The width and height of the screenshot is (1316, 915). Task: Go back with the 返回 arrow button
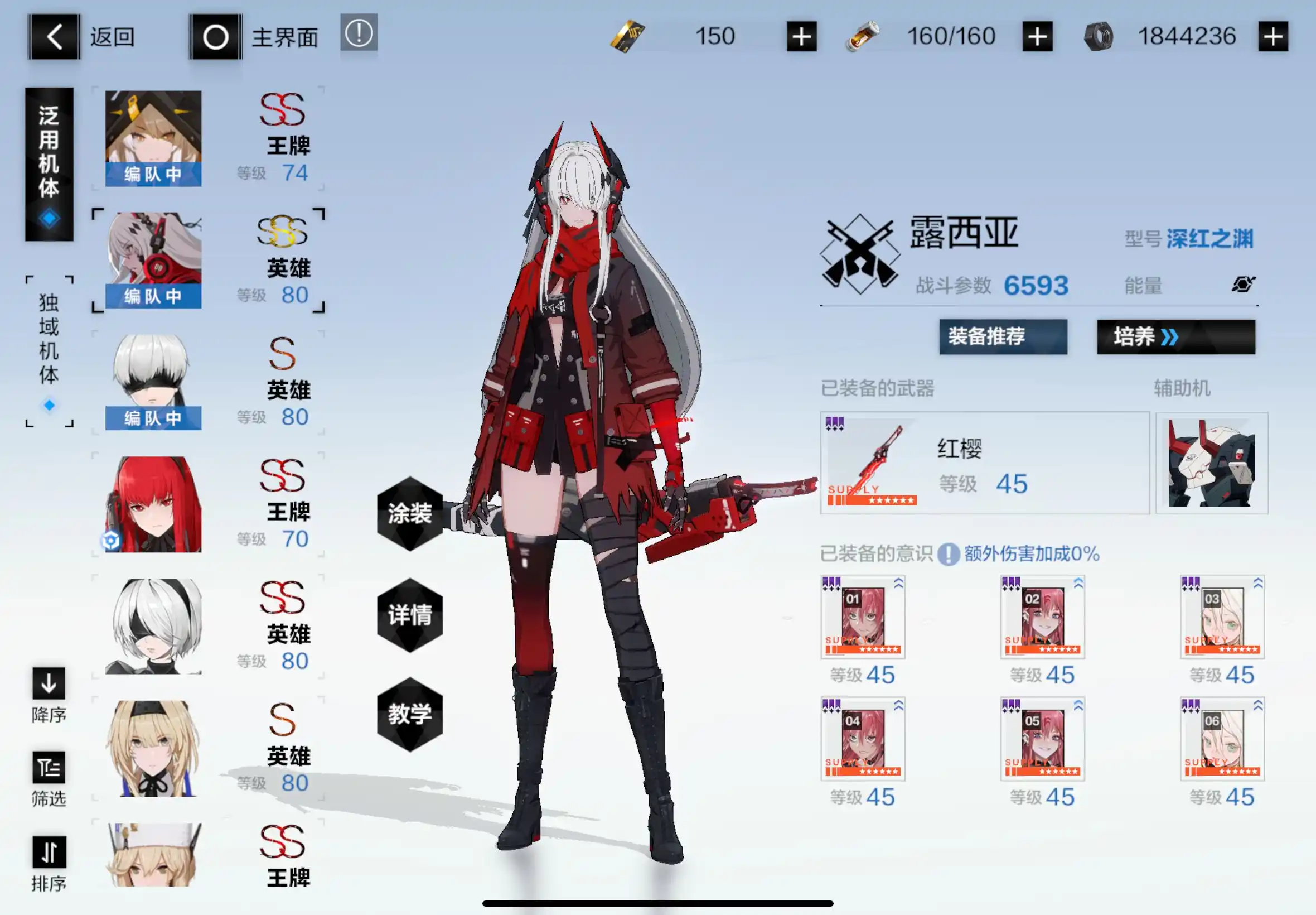pyautogui.click(x=54, y=37)
